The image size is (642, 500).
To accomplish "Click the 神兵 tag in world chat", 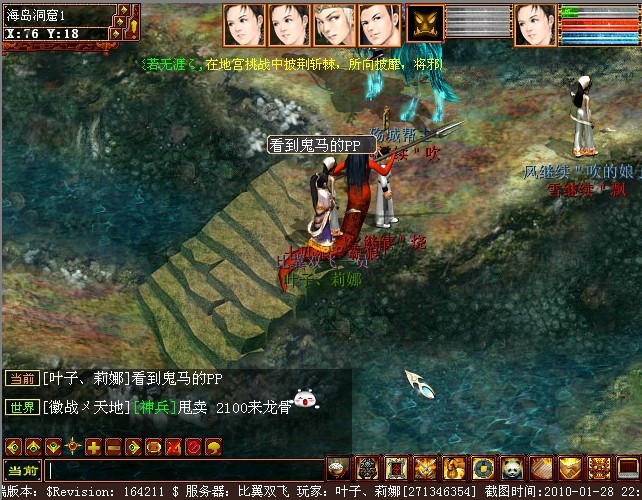I will [x=154, y=407].
